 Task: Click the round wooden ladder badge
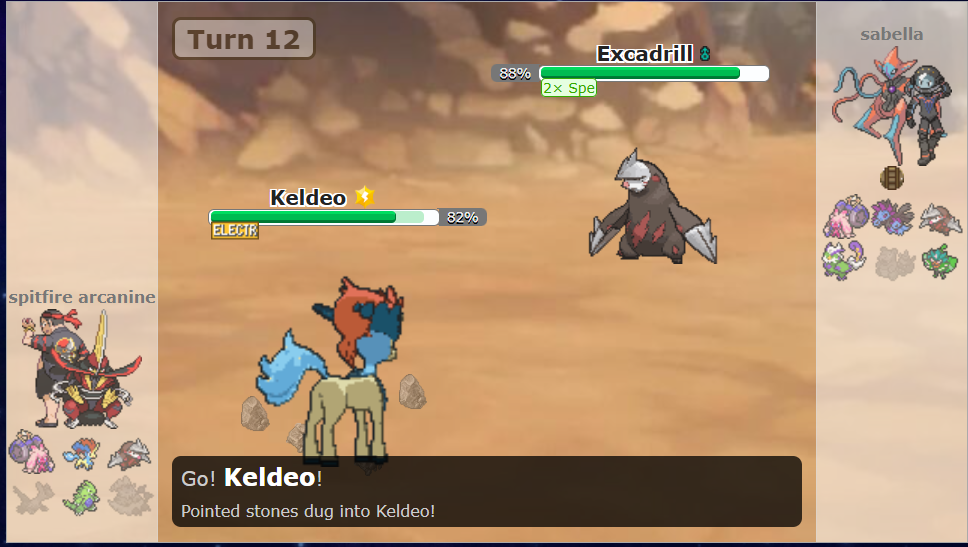click(891, 178)
